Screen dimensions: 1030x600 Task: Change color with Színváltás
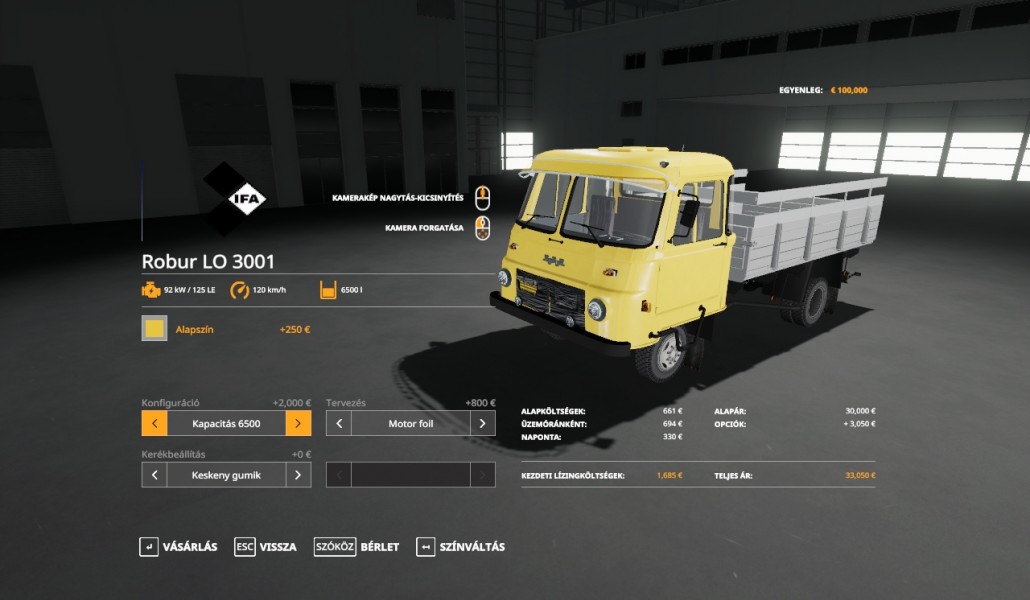[x=461, y=547]
